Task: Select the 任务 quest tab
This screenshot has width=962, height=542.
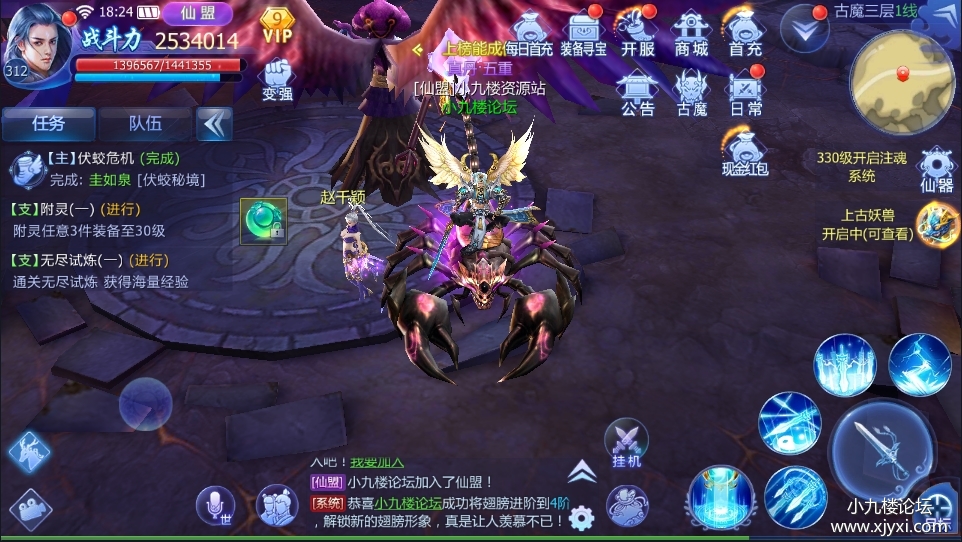Action: 48,124
